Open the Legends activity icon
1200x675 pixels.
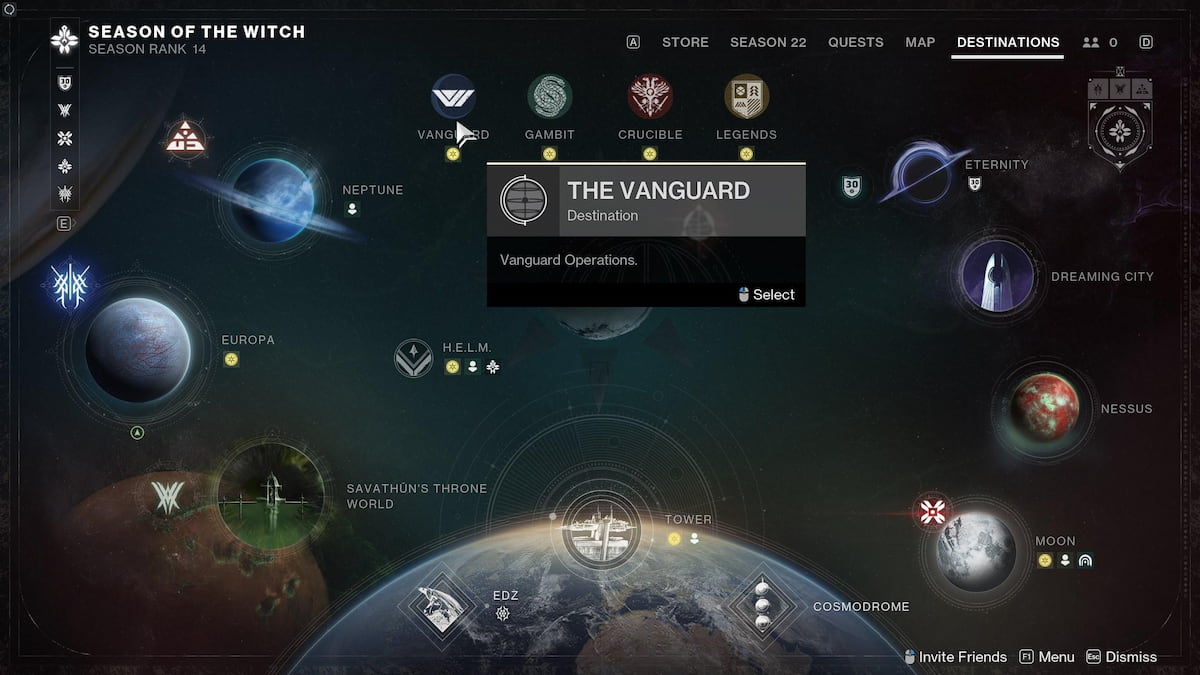point(746,97)
